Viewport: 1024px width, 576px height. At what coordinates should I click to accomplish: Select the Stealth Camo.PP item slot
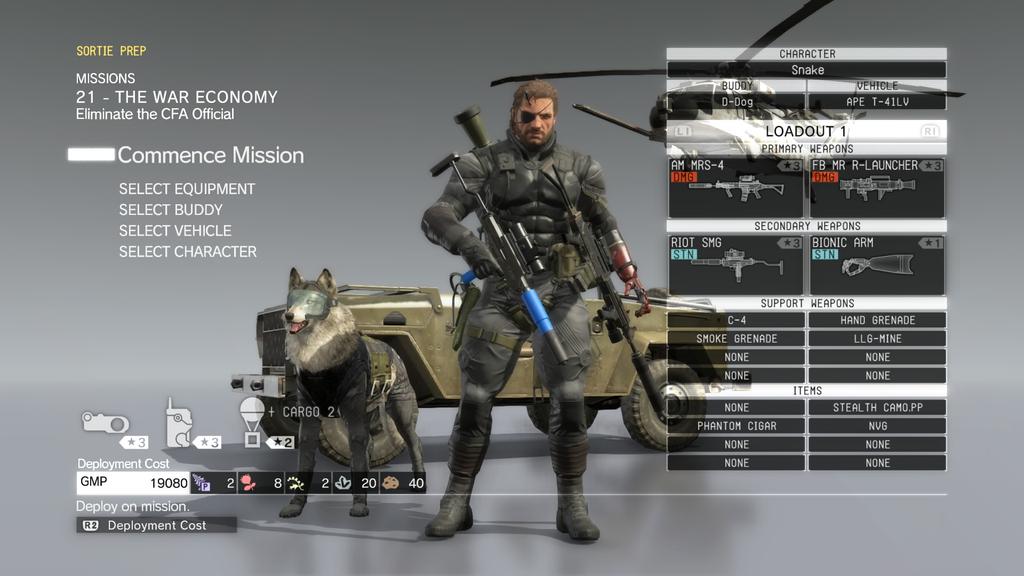pyautogui.click(x=877, y=408)
